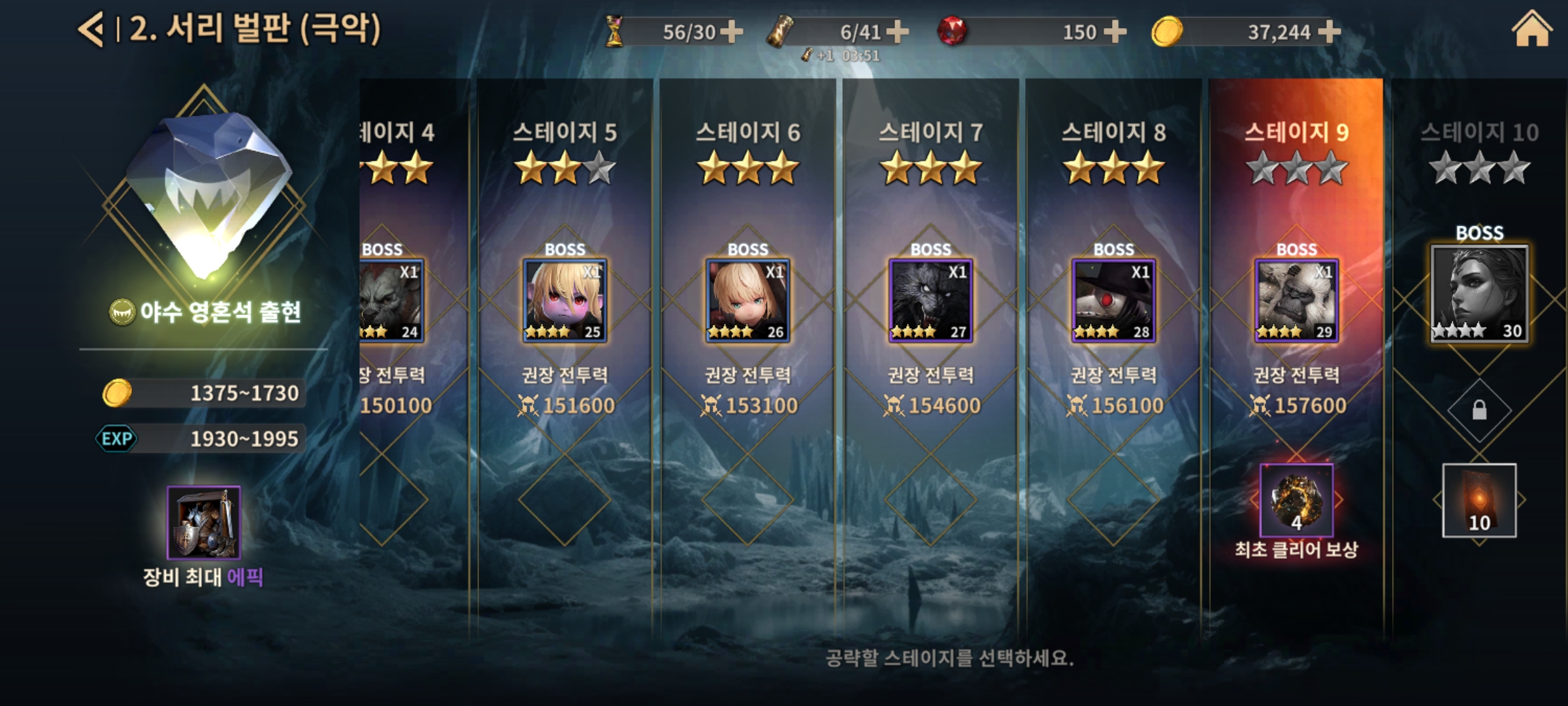Screen dimensions: 1568x706
Task: View Stage 9 first clear reward
Action: [x=1297, y=500]
